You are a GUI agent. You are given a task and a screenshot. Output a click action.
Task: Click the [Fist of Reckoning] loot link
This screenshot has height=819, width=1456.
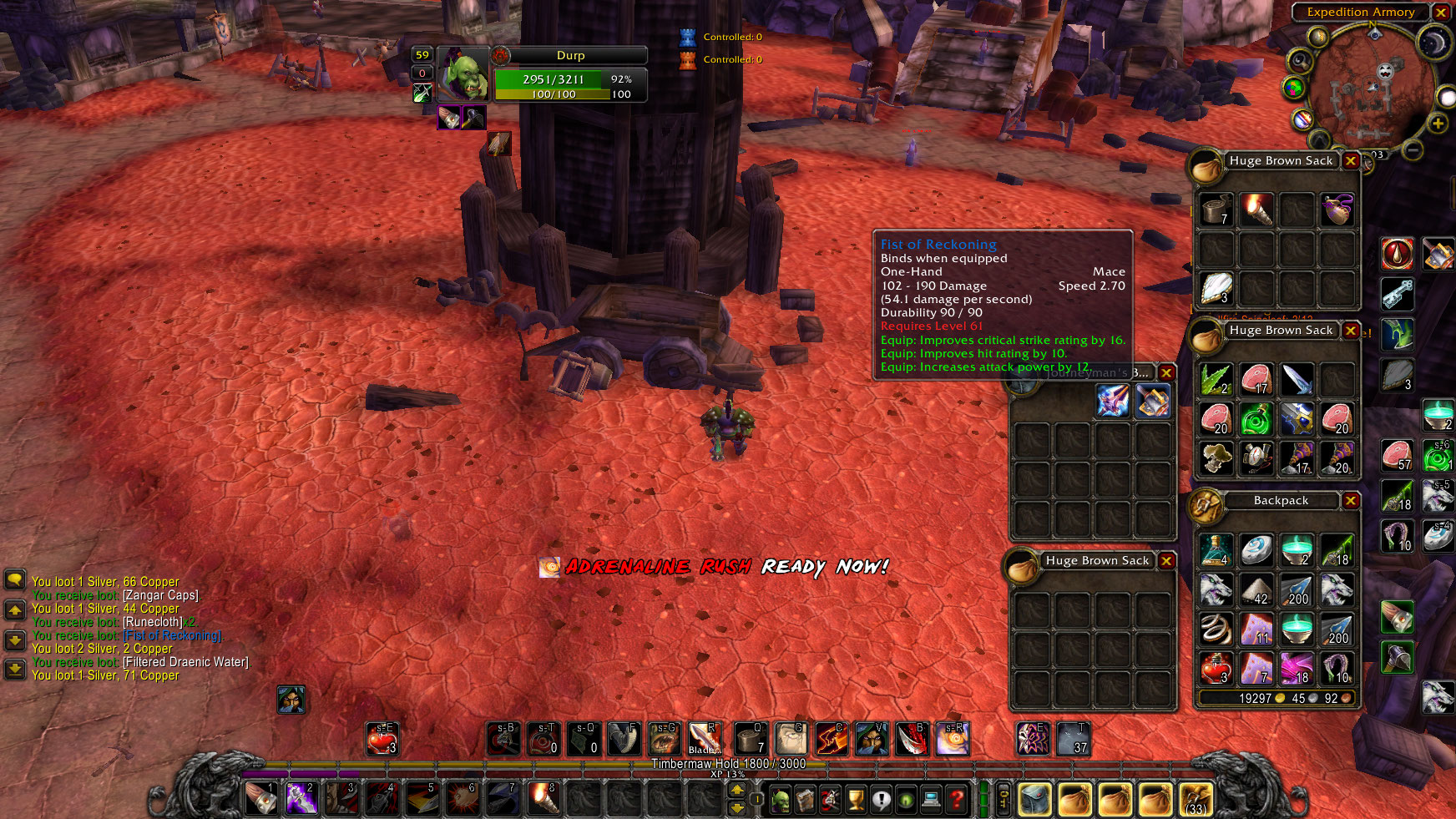coord(171,634)
